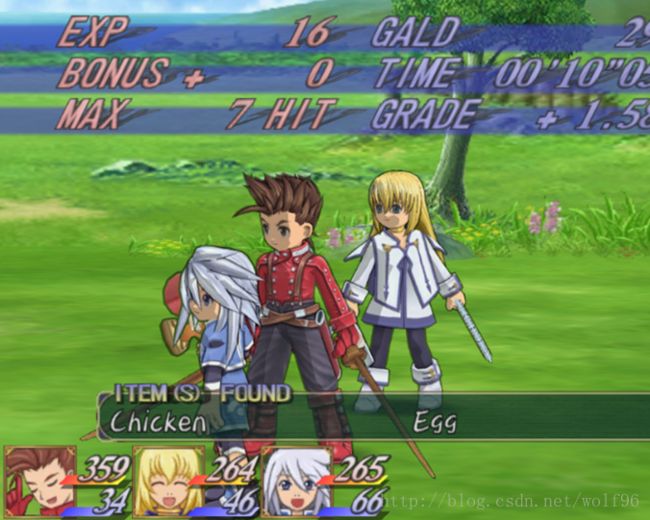Select the Chicken found item entry
This screenshot has height=520, width=650.
[x=158, y=421]
